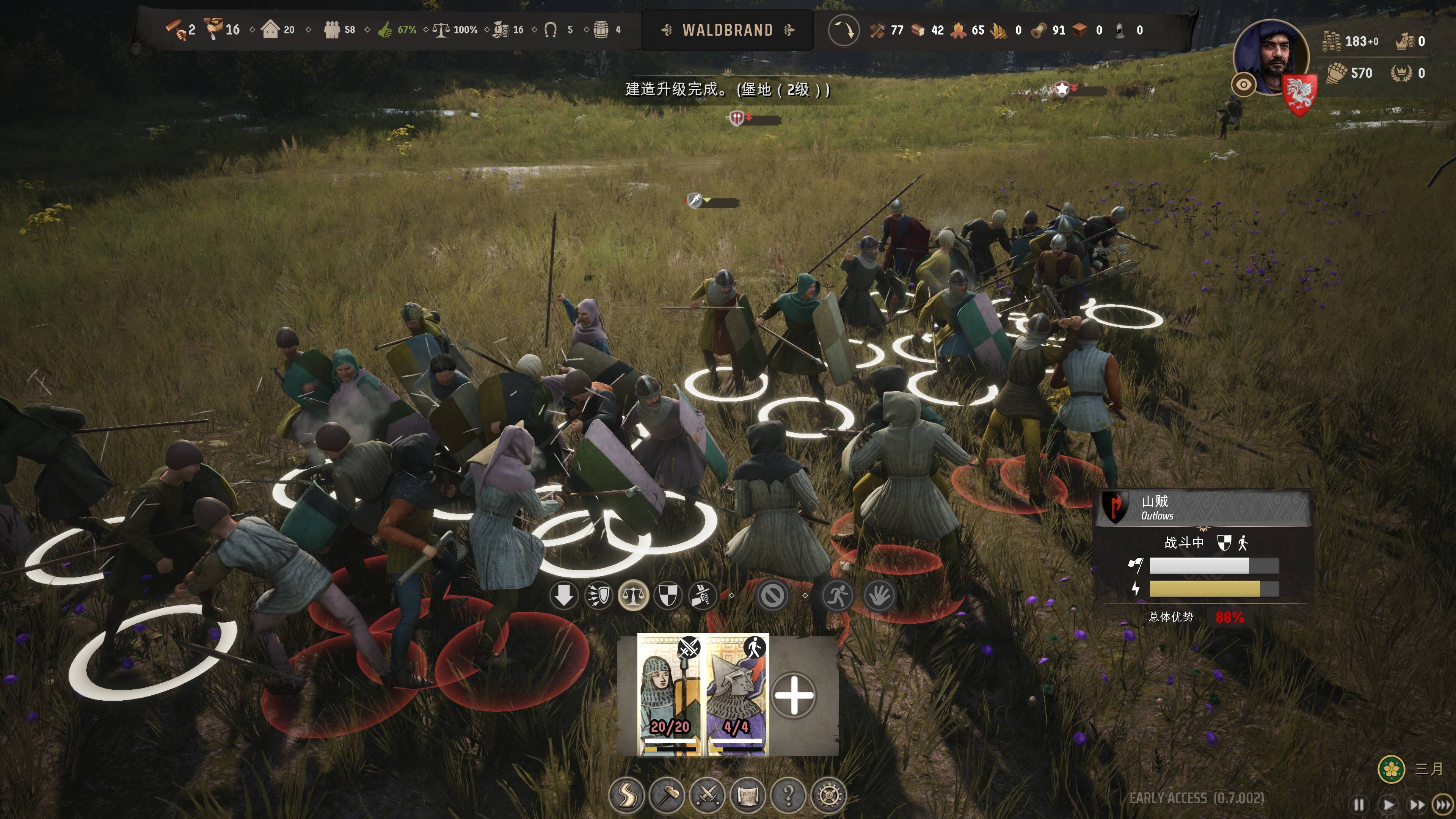Select the 4/4 retinue unit card
This screenshot has height=819, width=1456.
click(x=737, y=695)
